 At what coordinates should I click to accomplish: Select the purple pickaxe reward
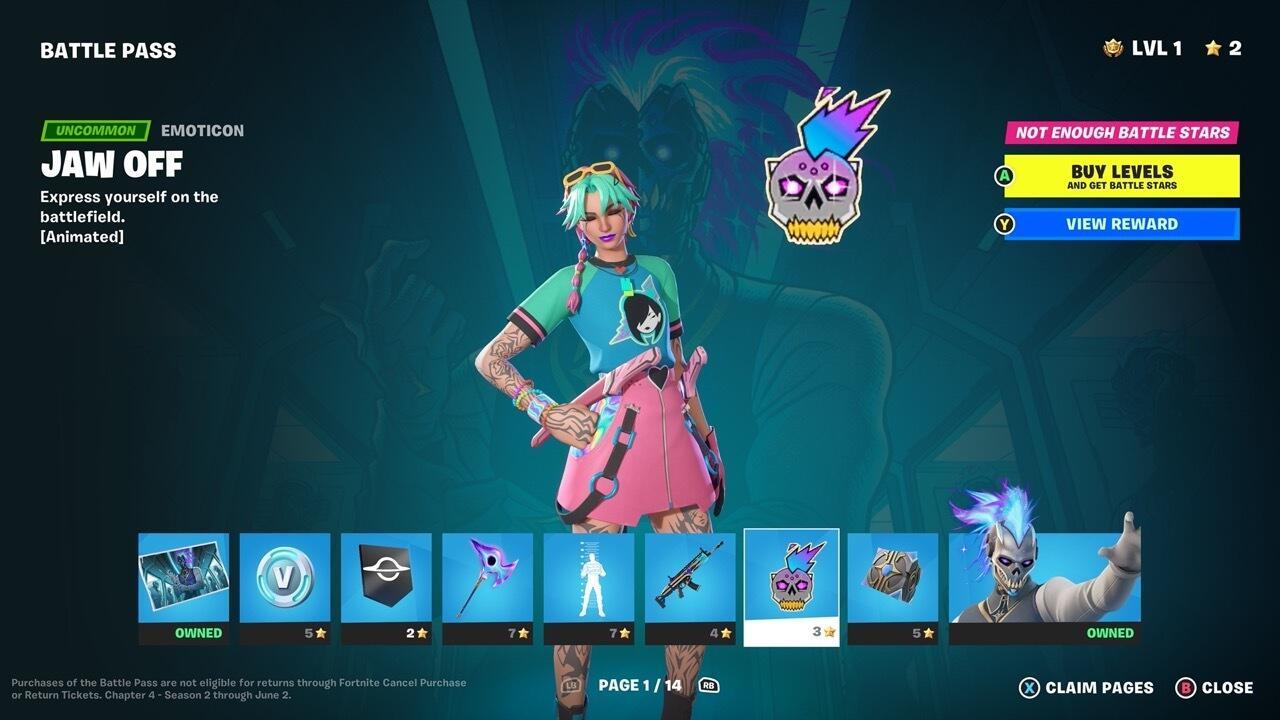[x=489, y=580]
